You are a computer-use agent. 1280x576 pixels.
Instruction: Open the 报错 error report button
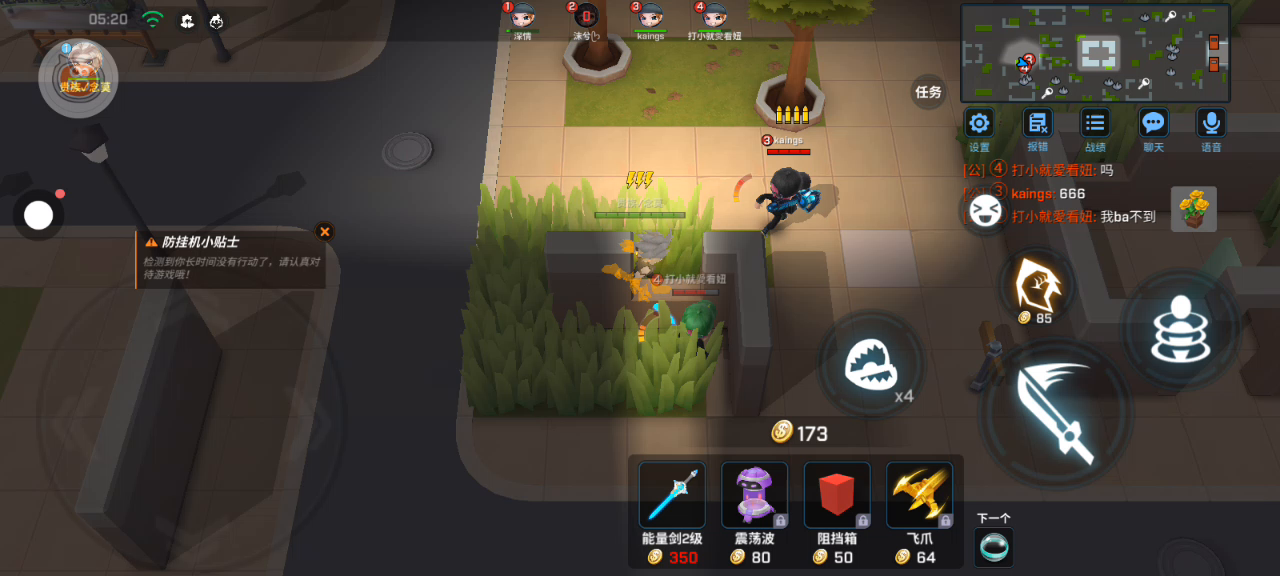(x=1037, y=124)
